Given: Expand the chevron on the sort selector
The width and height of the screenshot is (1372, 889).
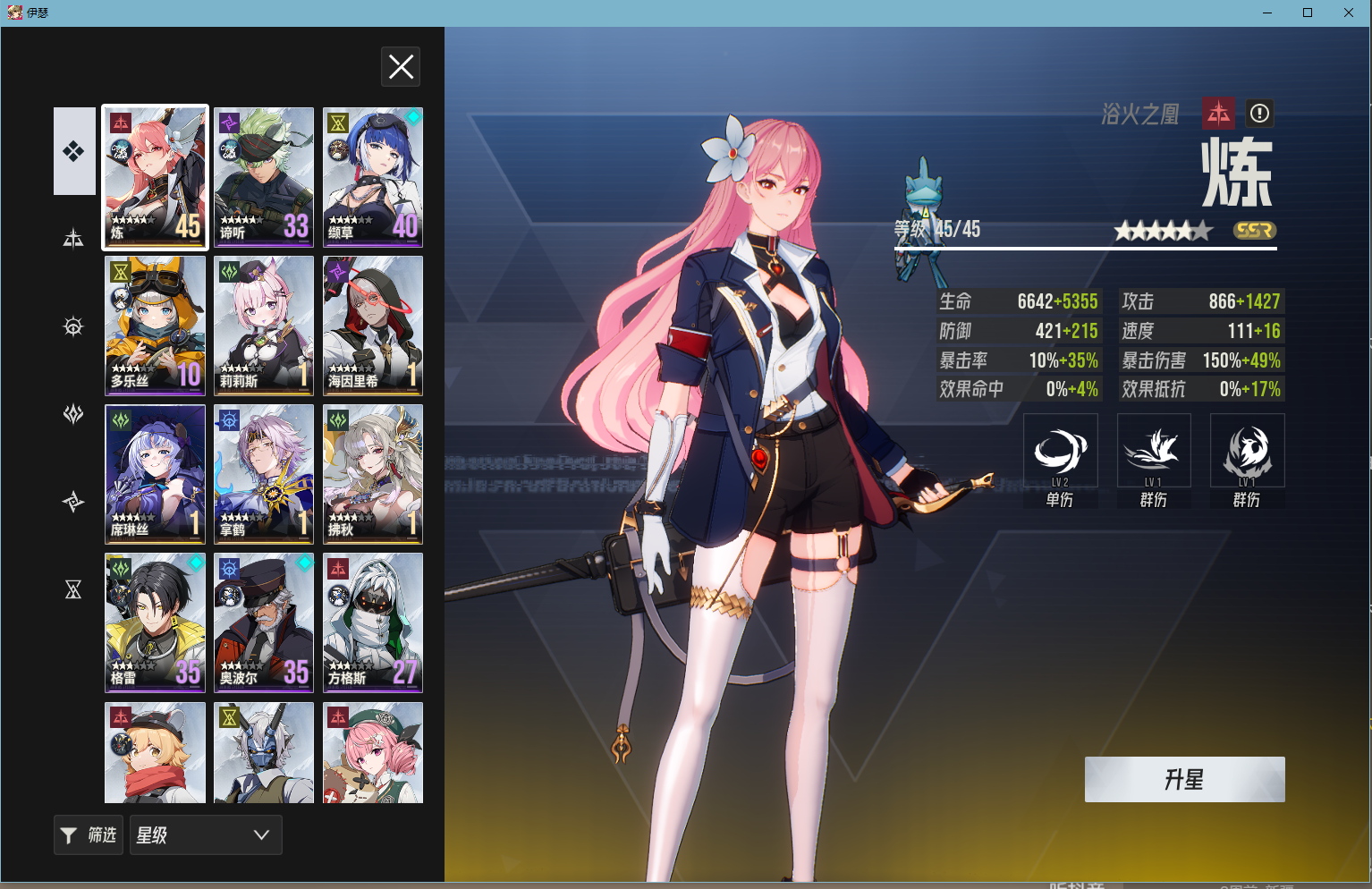Looking at the screenshot, I should (260, 834).
